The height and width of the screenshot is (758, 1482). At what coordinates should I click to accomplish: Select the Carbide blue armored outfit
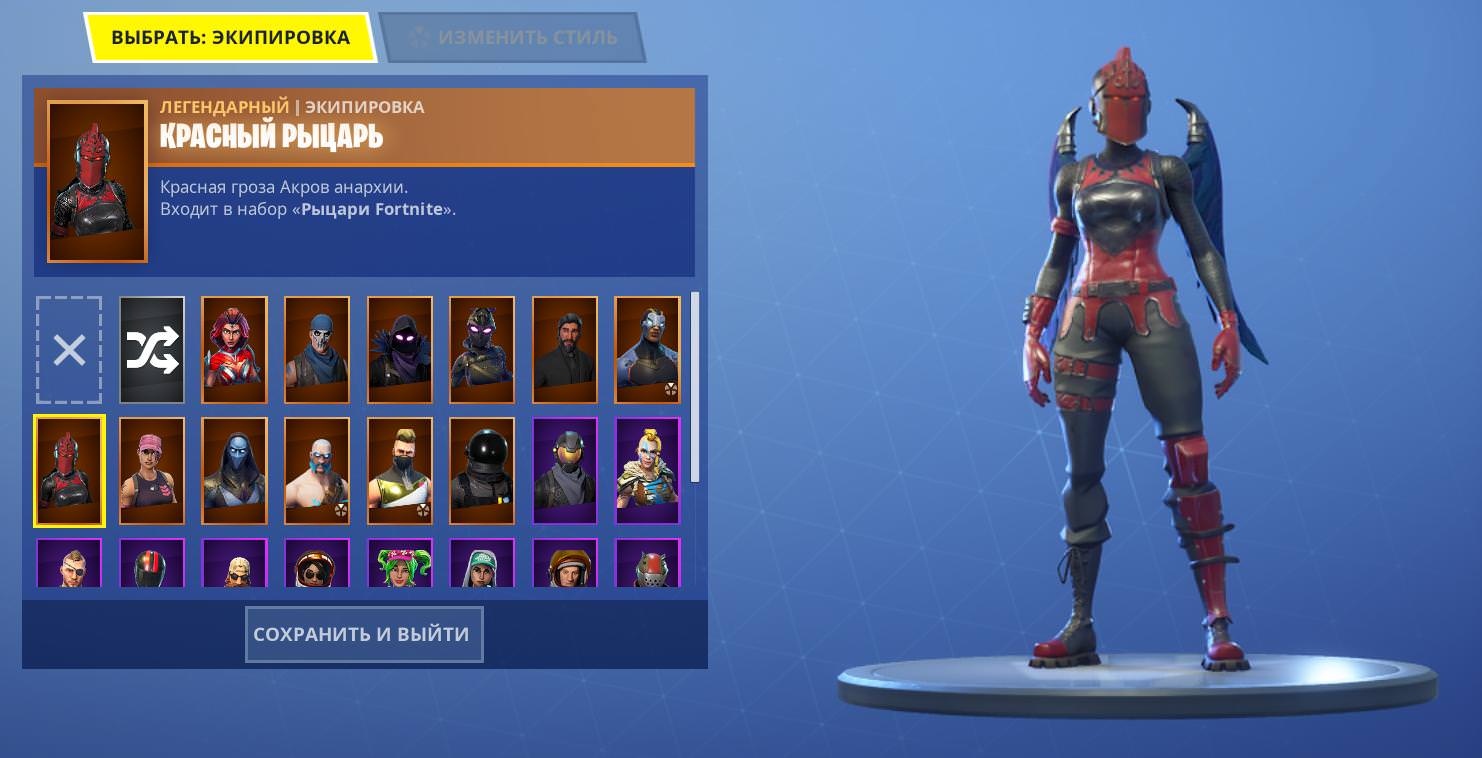tap(647, 350)
